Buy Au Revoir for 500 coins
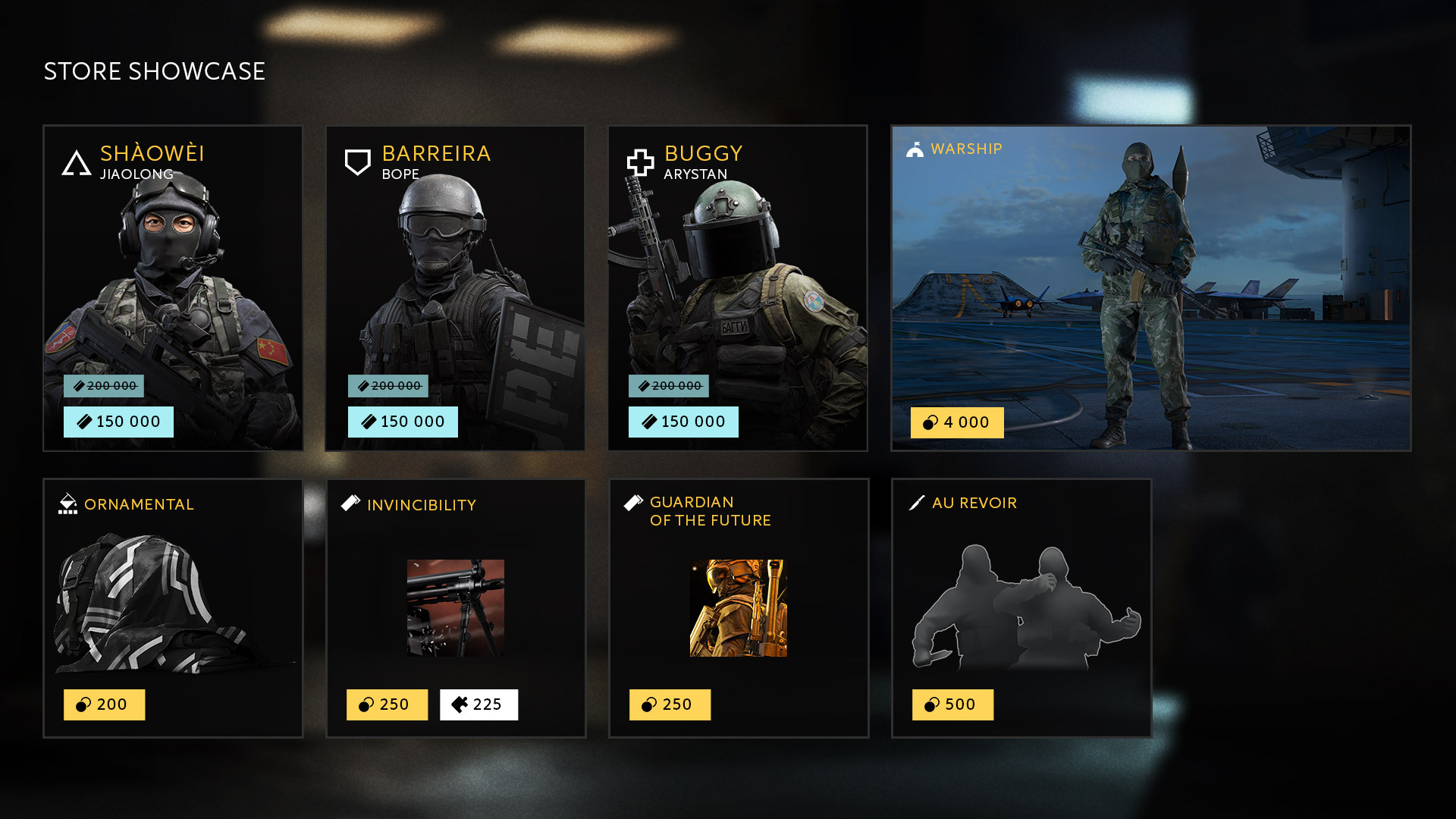The height and width of the screenshot is (819, 1456). click(952, 704)
